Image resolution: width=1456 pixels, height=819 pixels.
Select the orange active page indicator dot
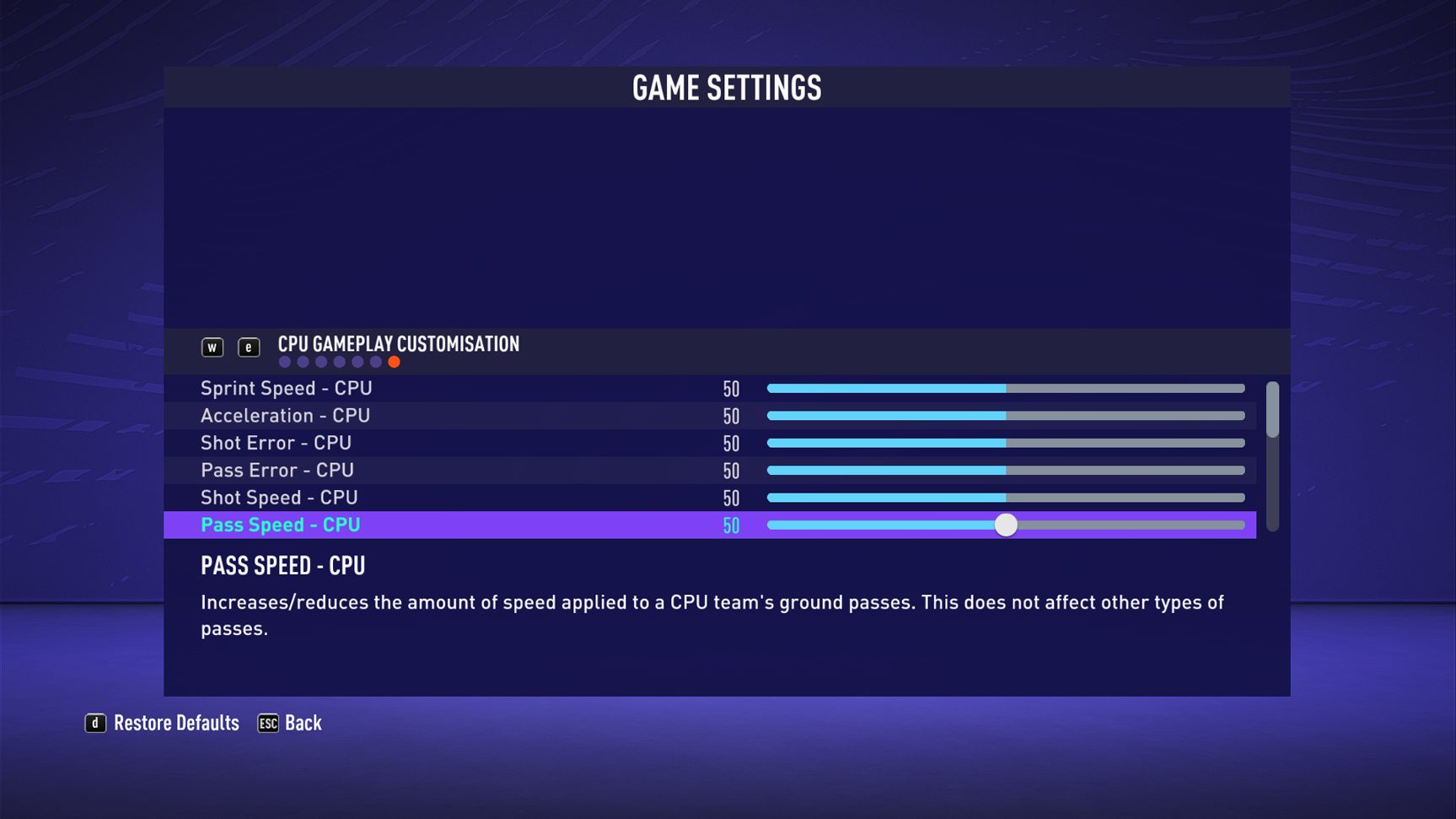(394, 361)
